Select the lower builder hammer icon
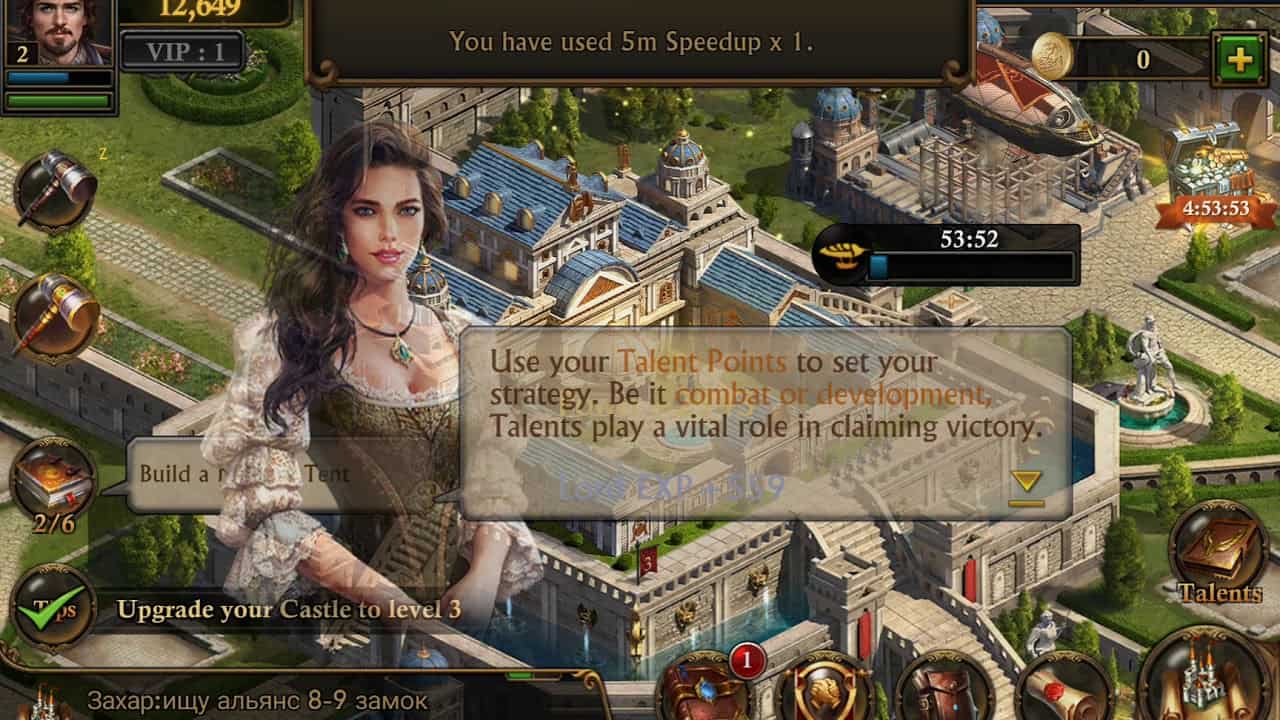Viewport: 1280px width, 720px height. 54,317
